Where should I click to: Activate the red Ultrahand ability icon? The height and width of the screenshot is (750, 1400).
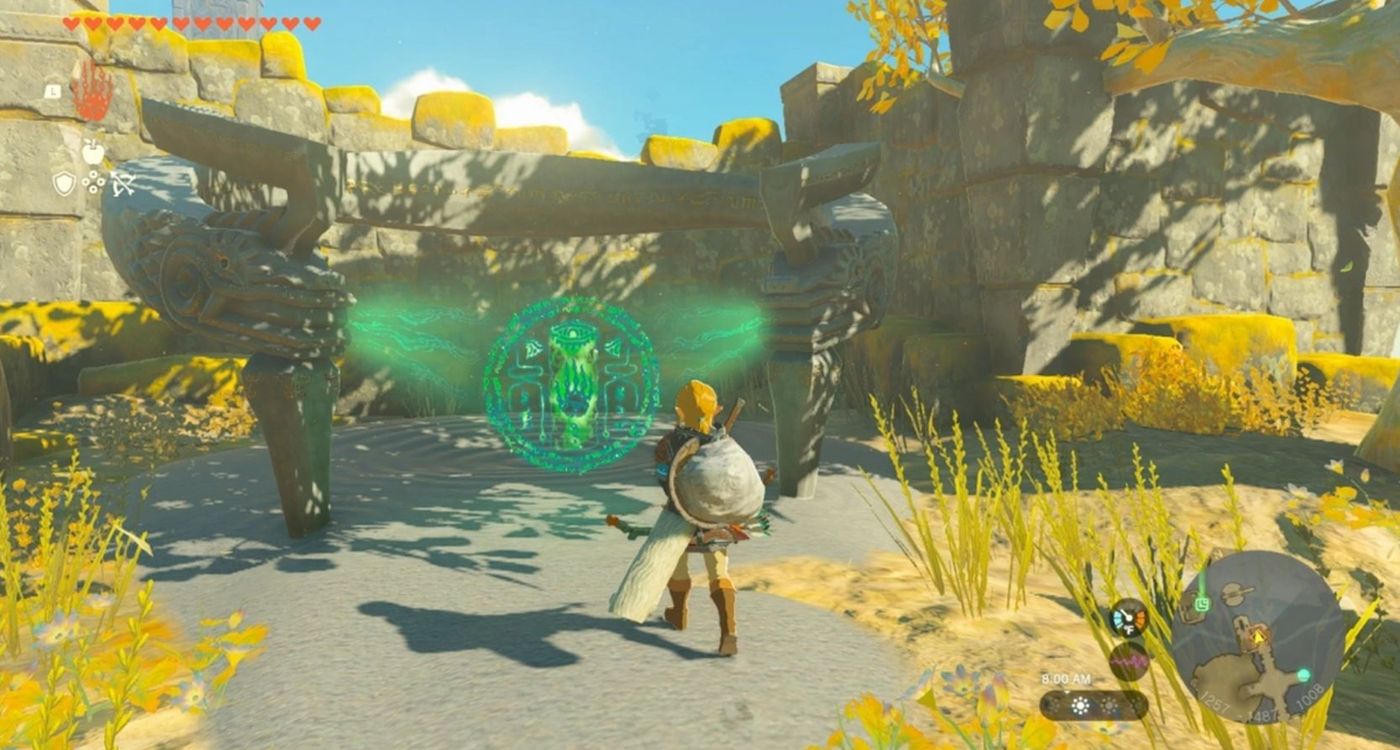pos(92,90)
